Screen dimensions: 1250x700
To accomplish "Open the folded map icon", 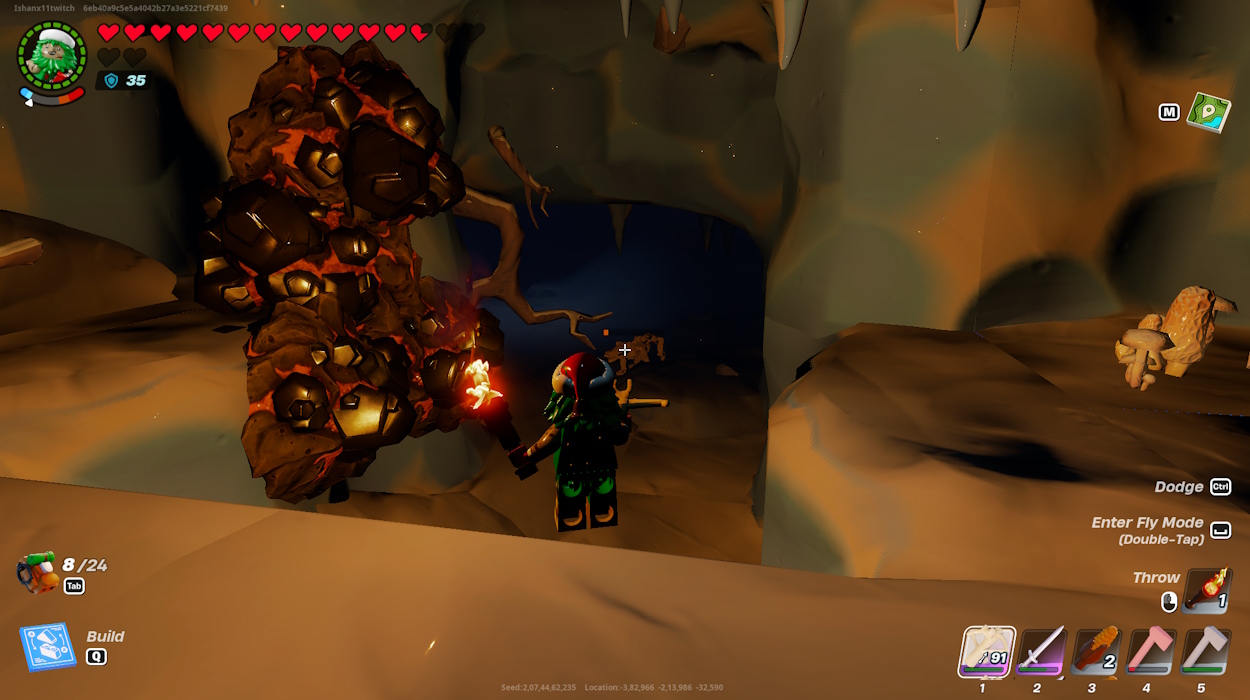I will click(x=1208, y=112).
